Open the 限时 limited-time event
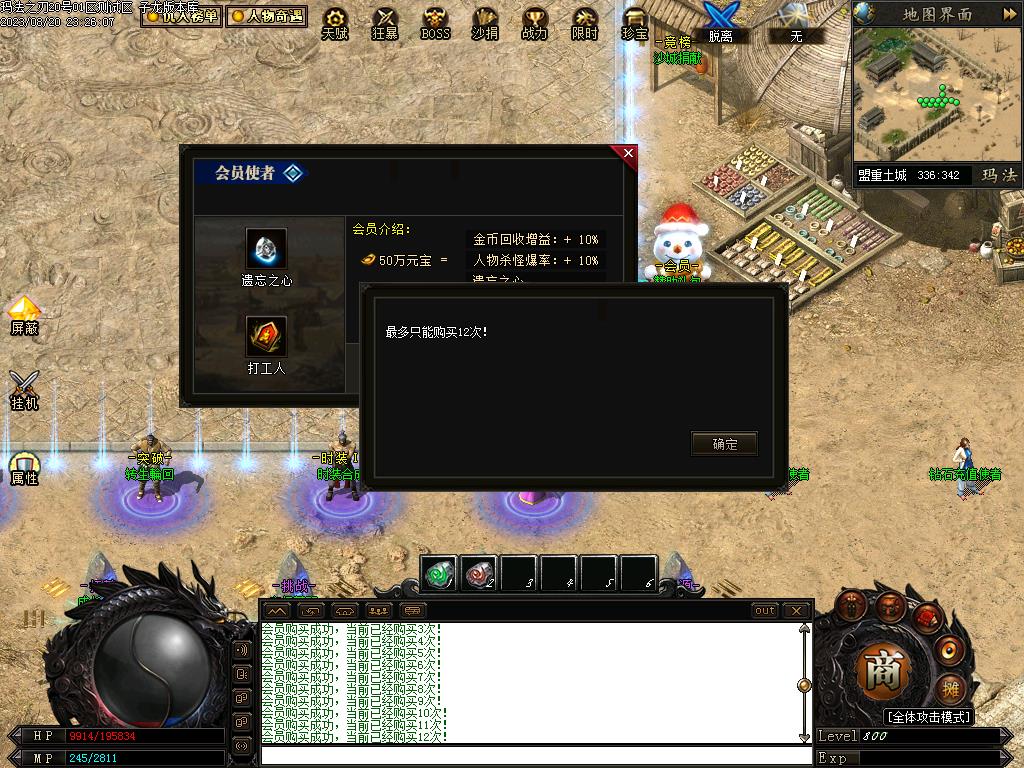The width and height of the screenshot is (1024, 768). click(x=585, y=22)
